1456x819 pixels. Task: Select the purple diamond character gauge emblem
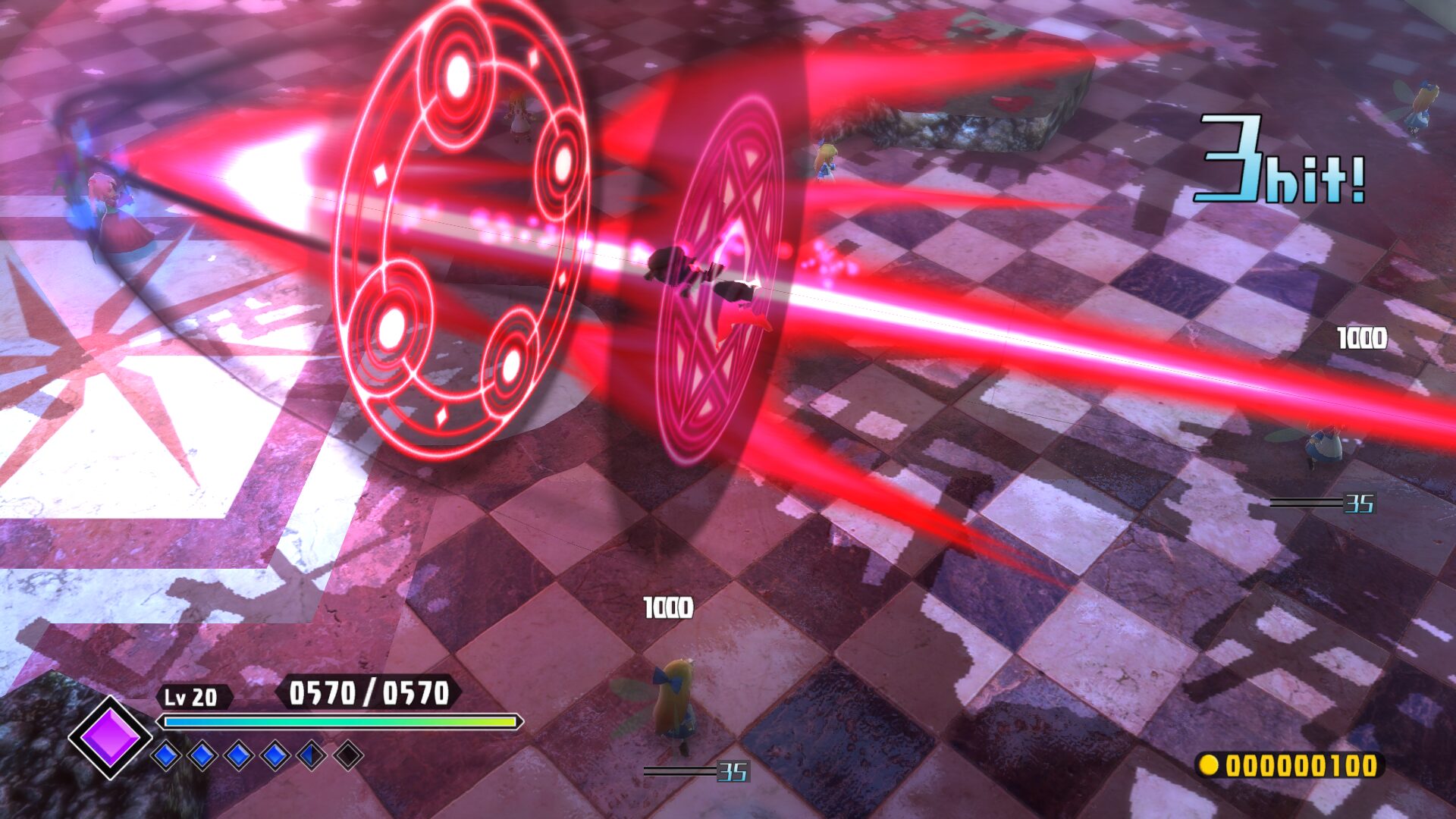[111, 738]
